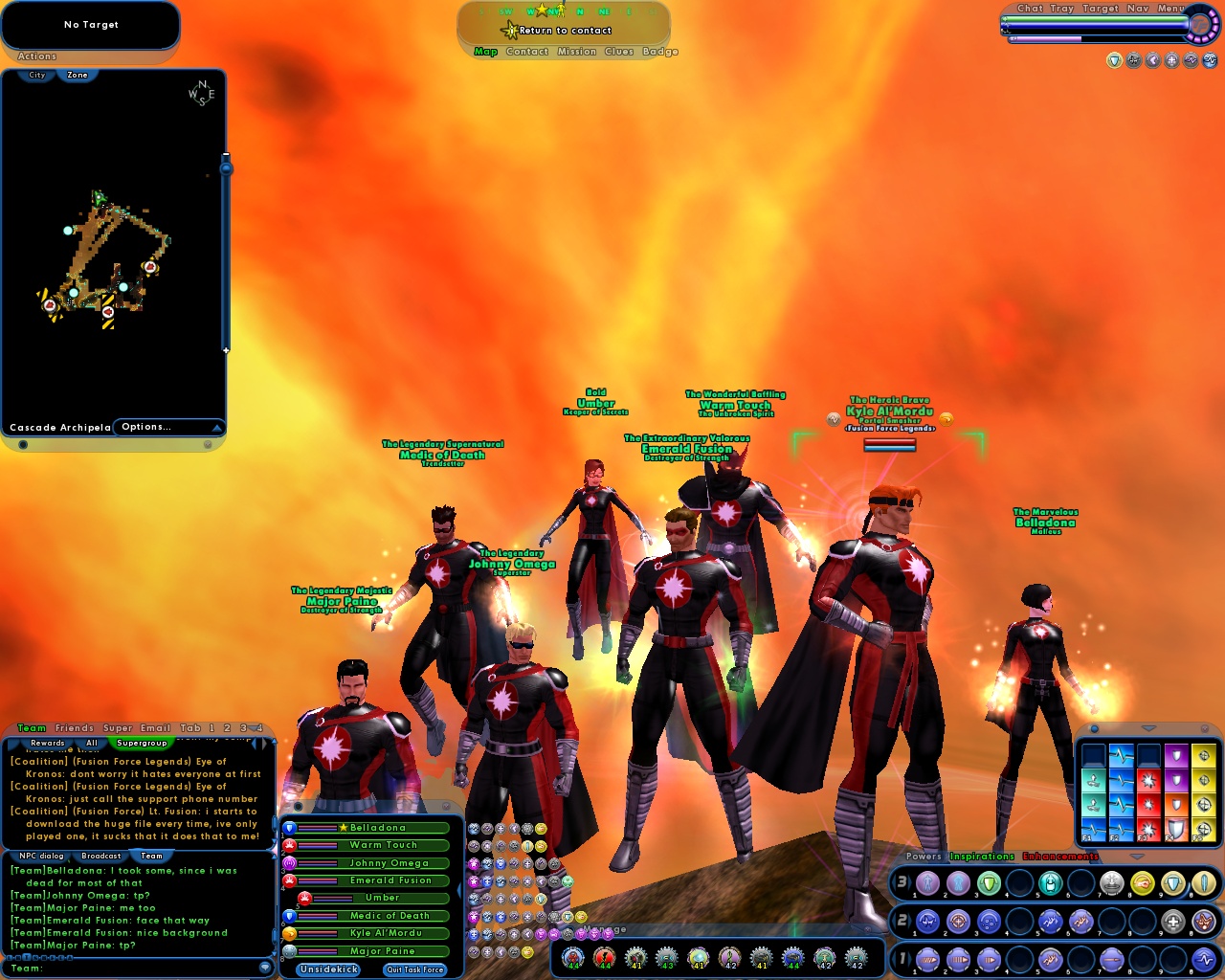This screenshot has height=980, width=1225.
Task: Use the purple inspiration in slot 1 of tray 3
Action: point(928,882)
